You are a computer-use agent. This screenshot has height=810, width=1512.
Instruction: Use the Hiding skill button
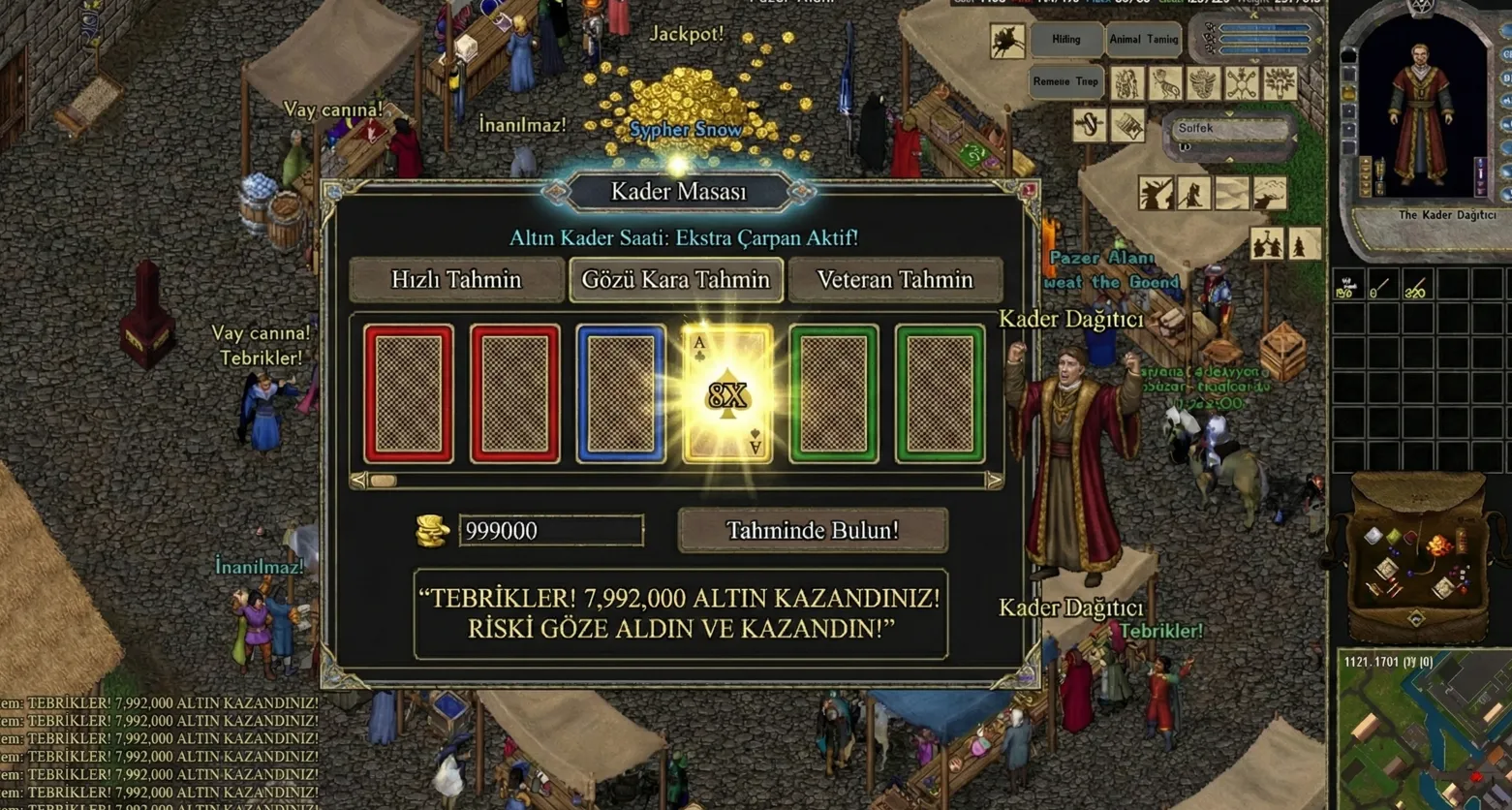pos(1065,40)
